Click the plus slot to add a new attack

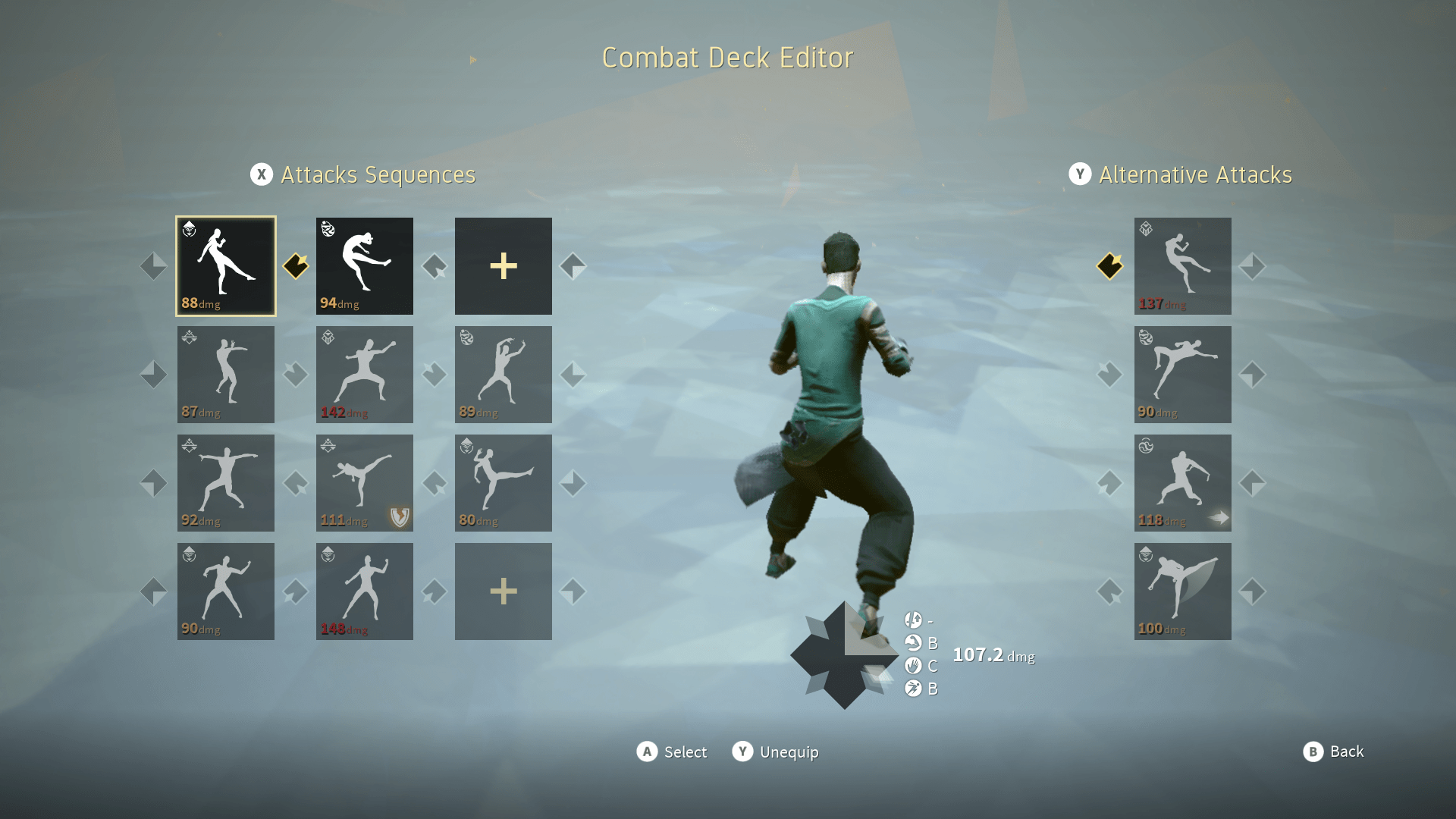503,265
